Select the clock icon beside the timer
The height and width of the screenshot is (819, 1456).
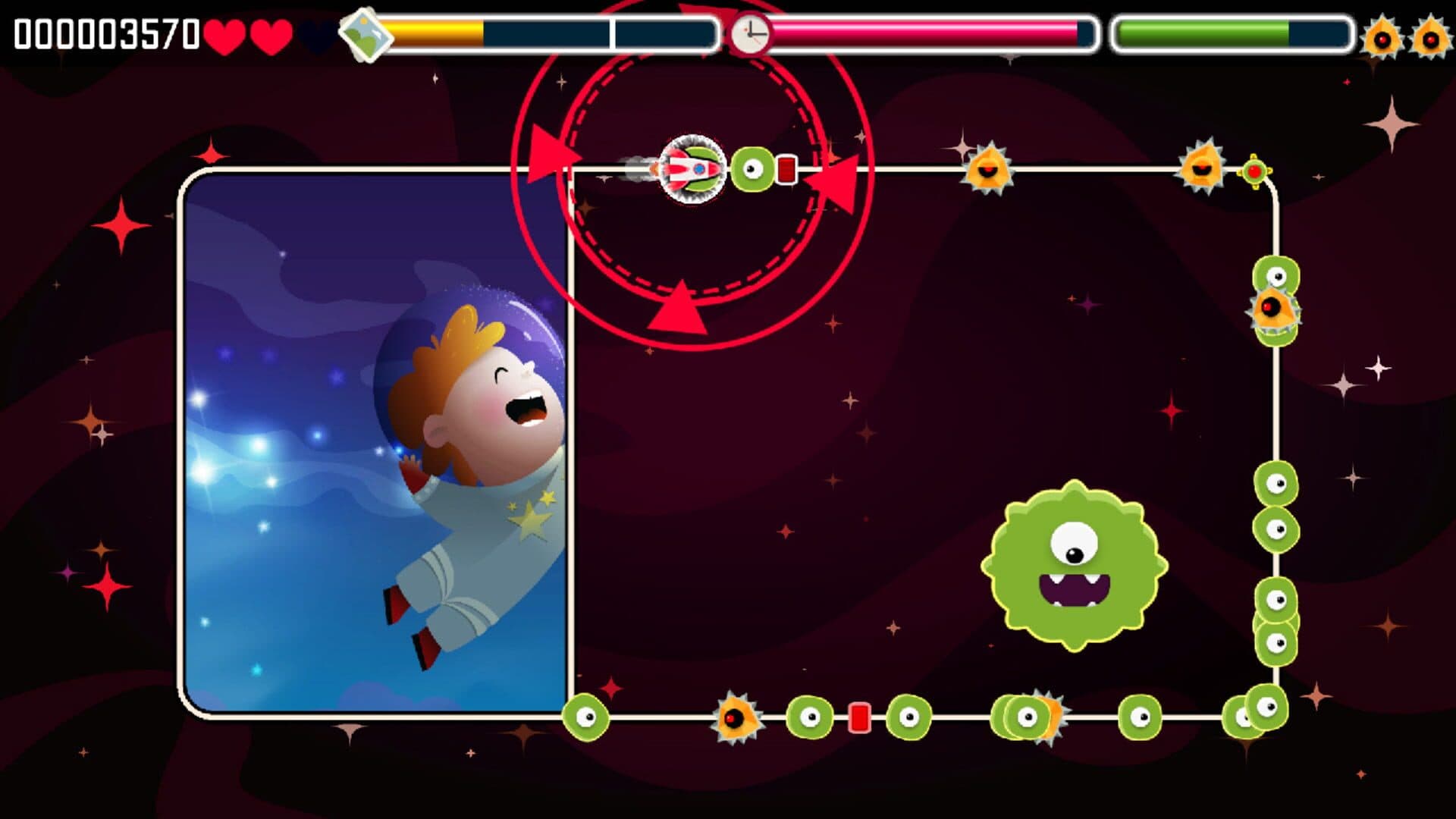coord(750,34)
